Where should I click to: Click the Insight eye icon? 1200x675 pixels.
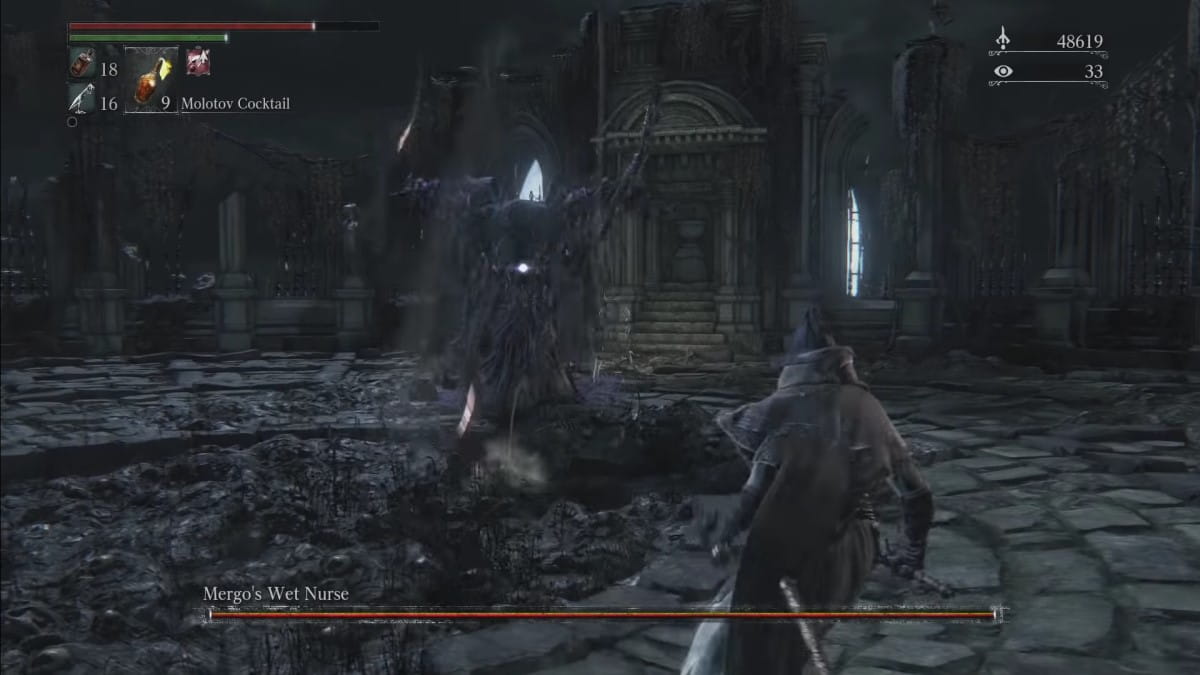point(1003,71)
